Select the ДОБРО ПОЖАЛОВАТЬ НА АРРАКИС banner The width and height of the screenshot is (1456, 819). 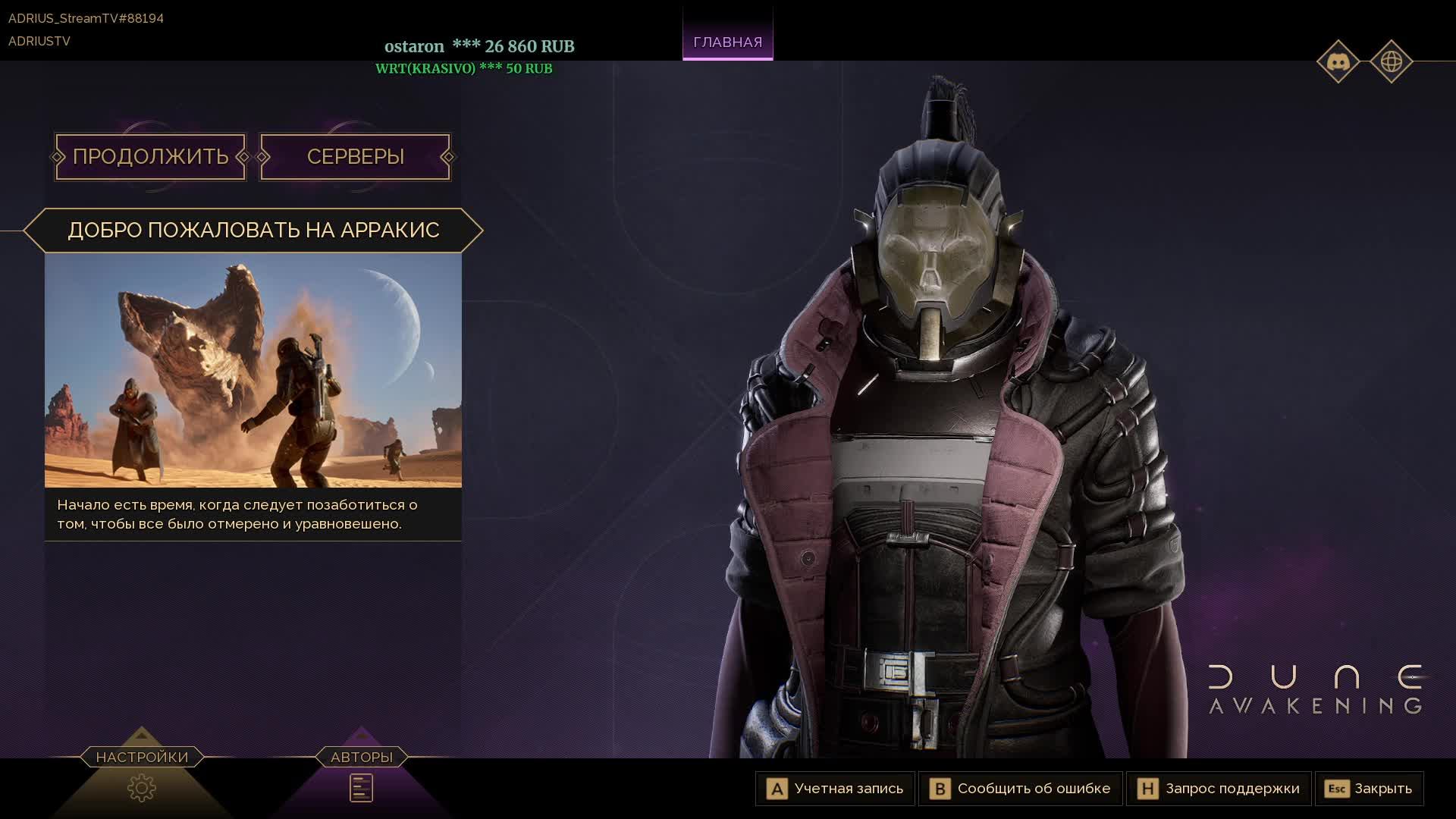(x=253, y=230)
